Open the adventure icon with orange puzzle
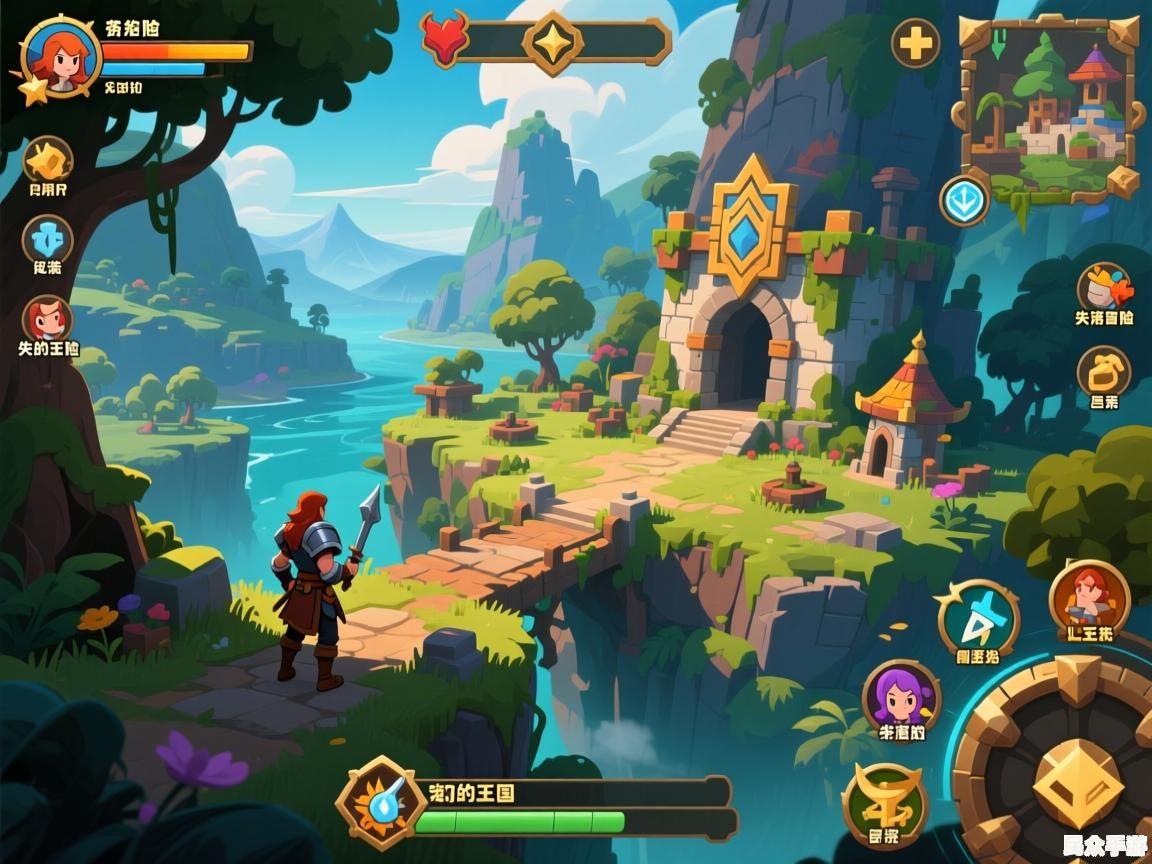1152x864 pixels. tap(1103, 288)
